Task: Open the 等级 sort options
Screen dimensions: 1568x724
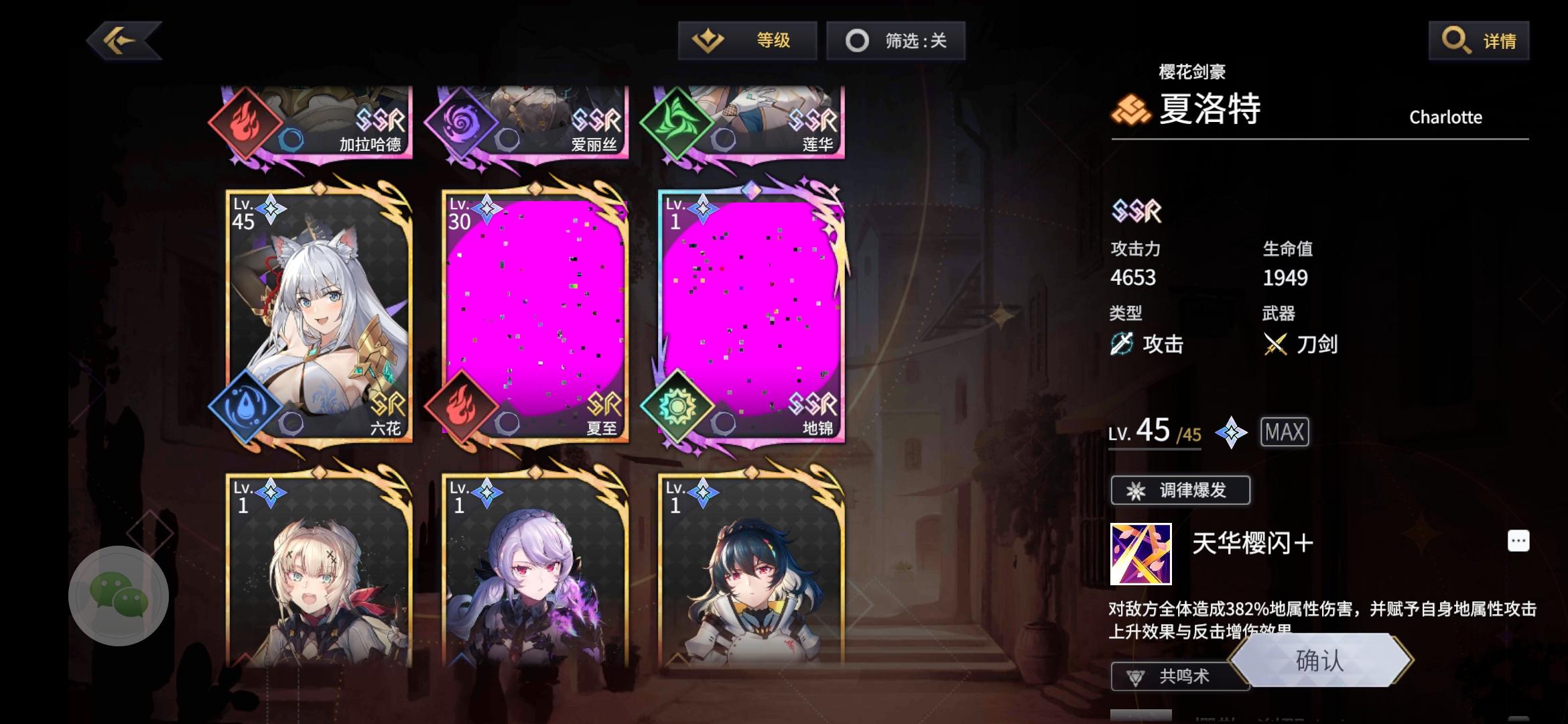Action: coord(747,40)
